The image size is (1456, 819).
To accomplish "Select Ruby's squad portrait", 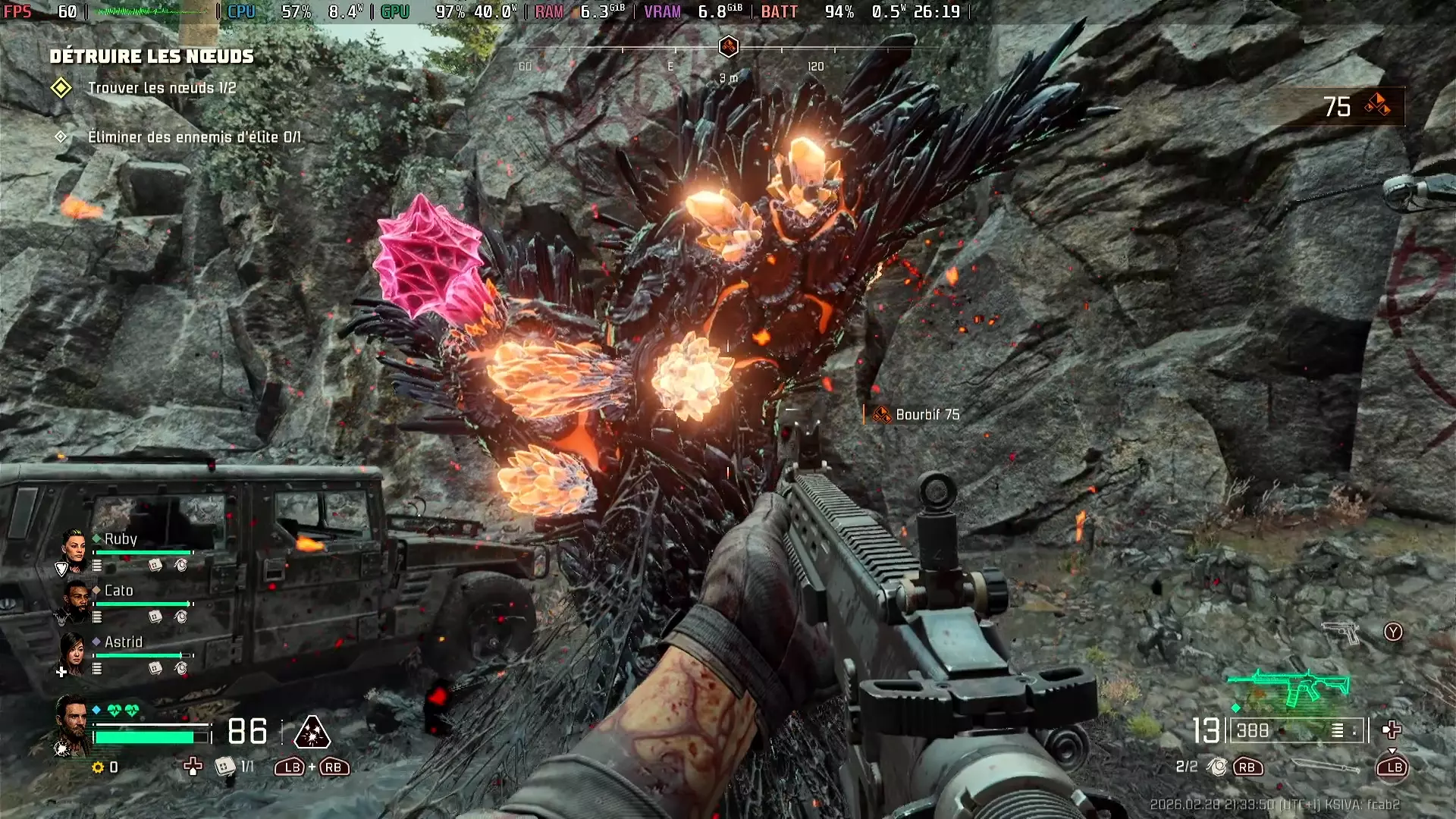I will click(74, 549).
